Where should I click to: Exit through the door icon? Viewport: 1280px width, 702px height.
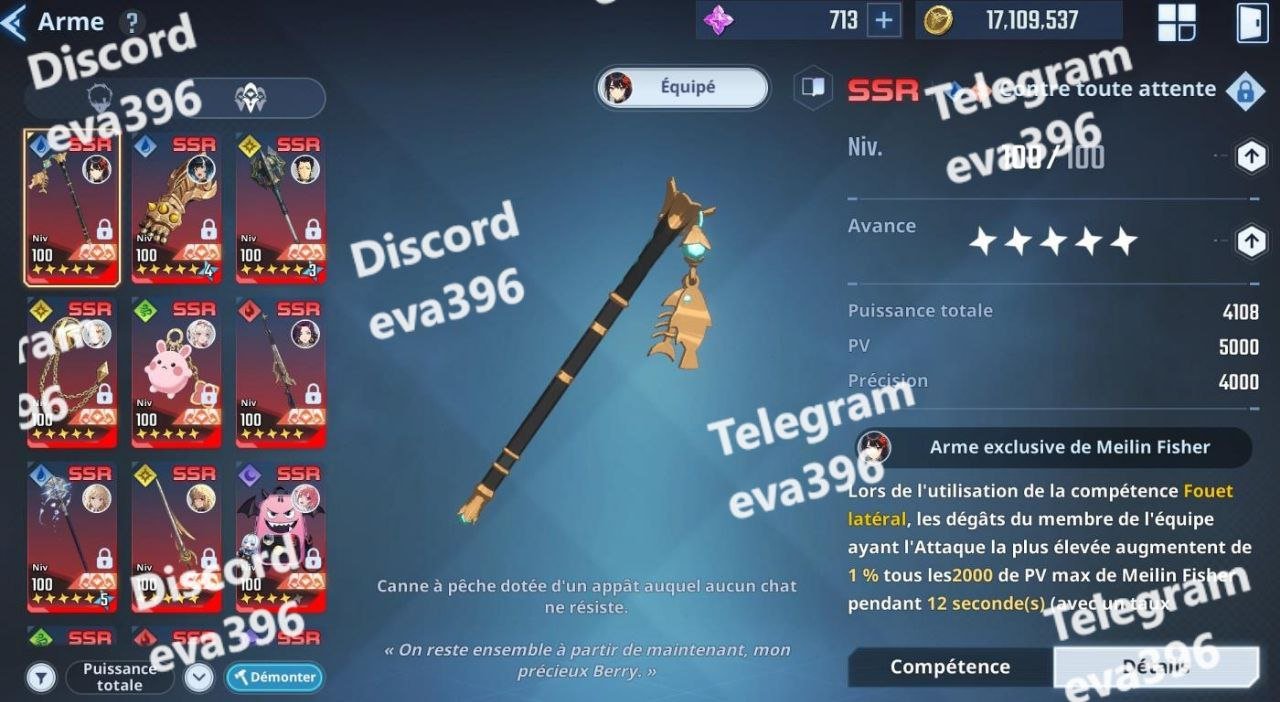point(1252,22)
